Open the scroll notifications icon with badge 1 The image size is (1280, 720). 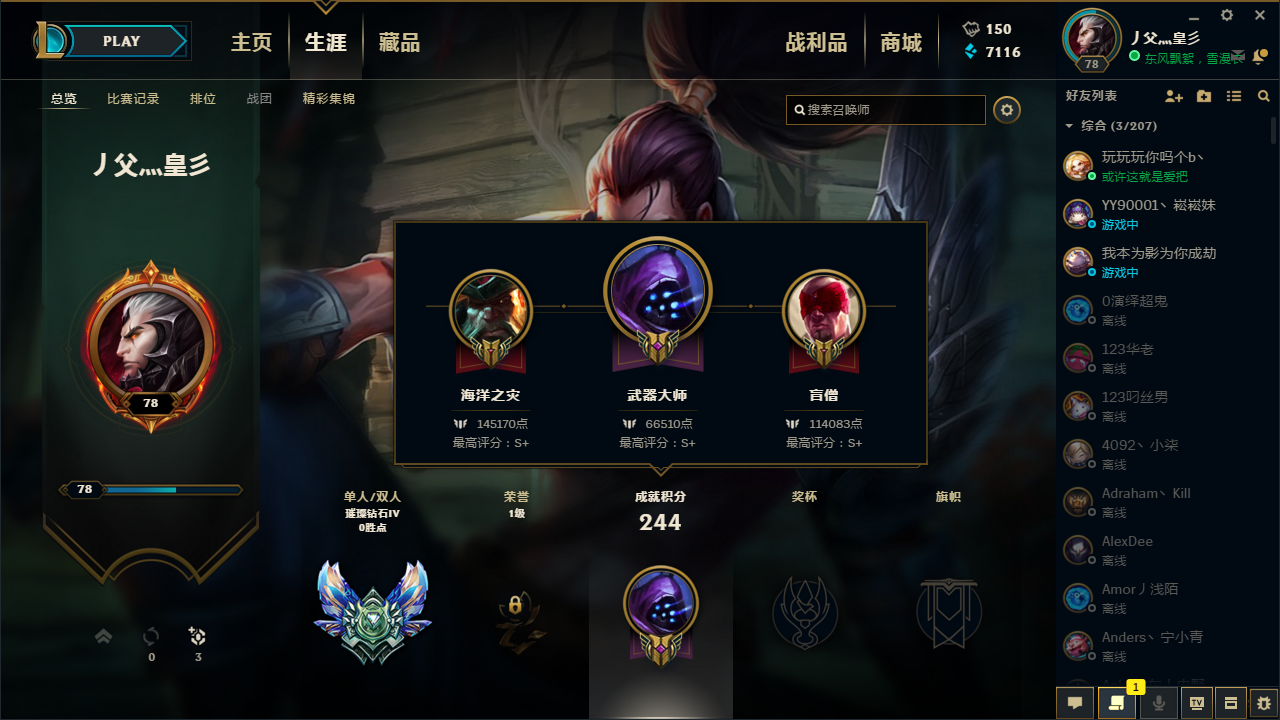point(1117,703)
